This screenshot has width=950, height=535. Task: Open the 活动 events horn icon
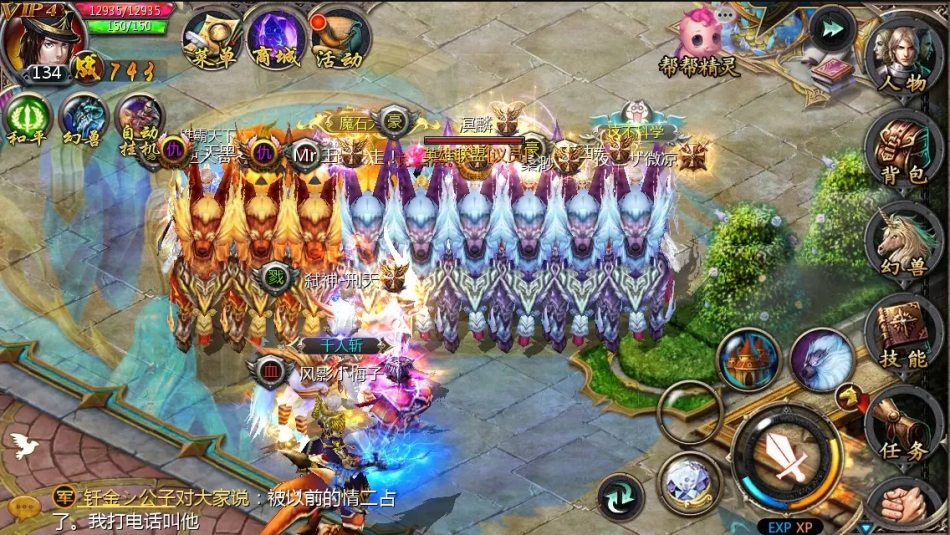338,40
